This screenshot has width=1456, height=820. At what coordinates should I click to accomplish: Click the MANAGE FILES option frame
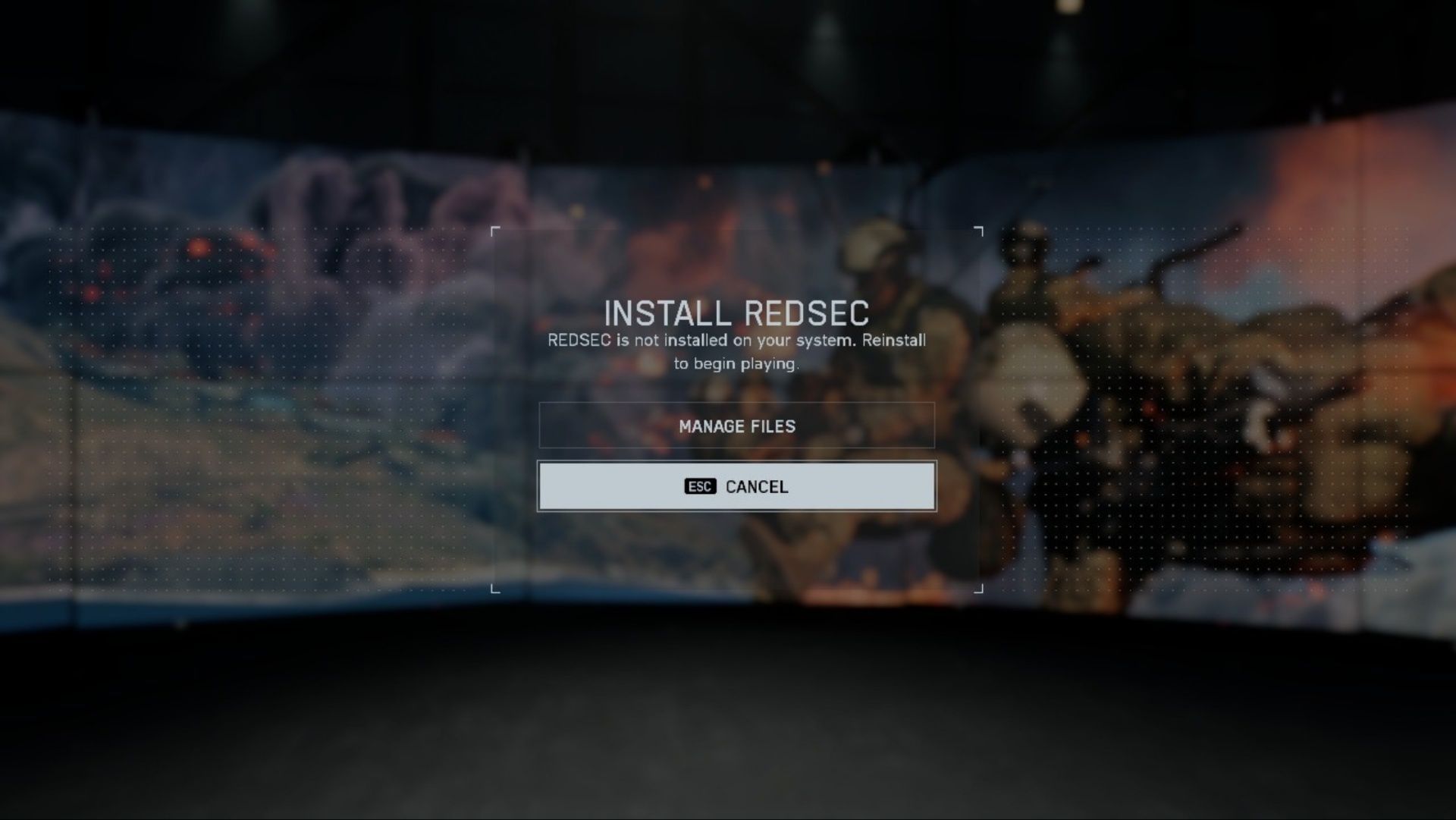coord(736,426)
